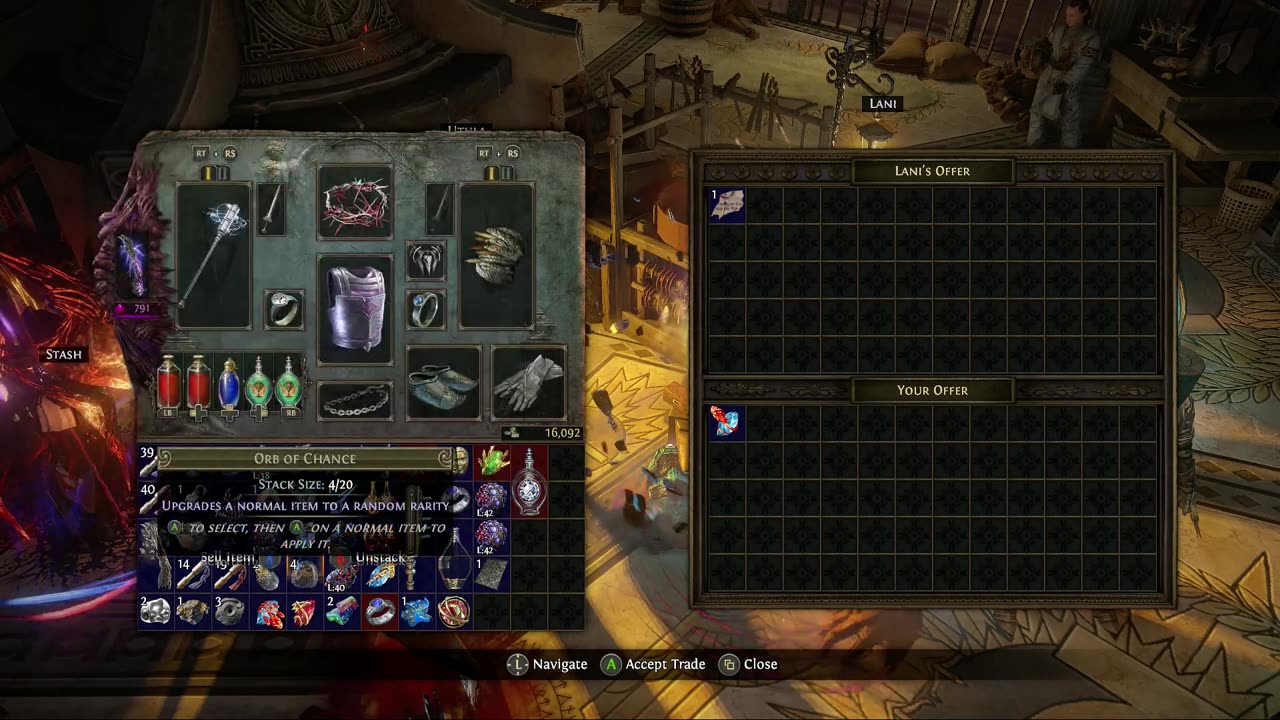Select the green frog item in inventory
Viewport: 1280px width, 720px height.
[492, 461]
